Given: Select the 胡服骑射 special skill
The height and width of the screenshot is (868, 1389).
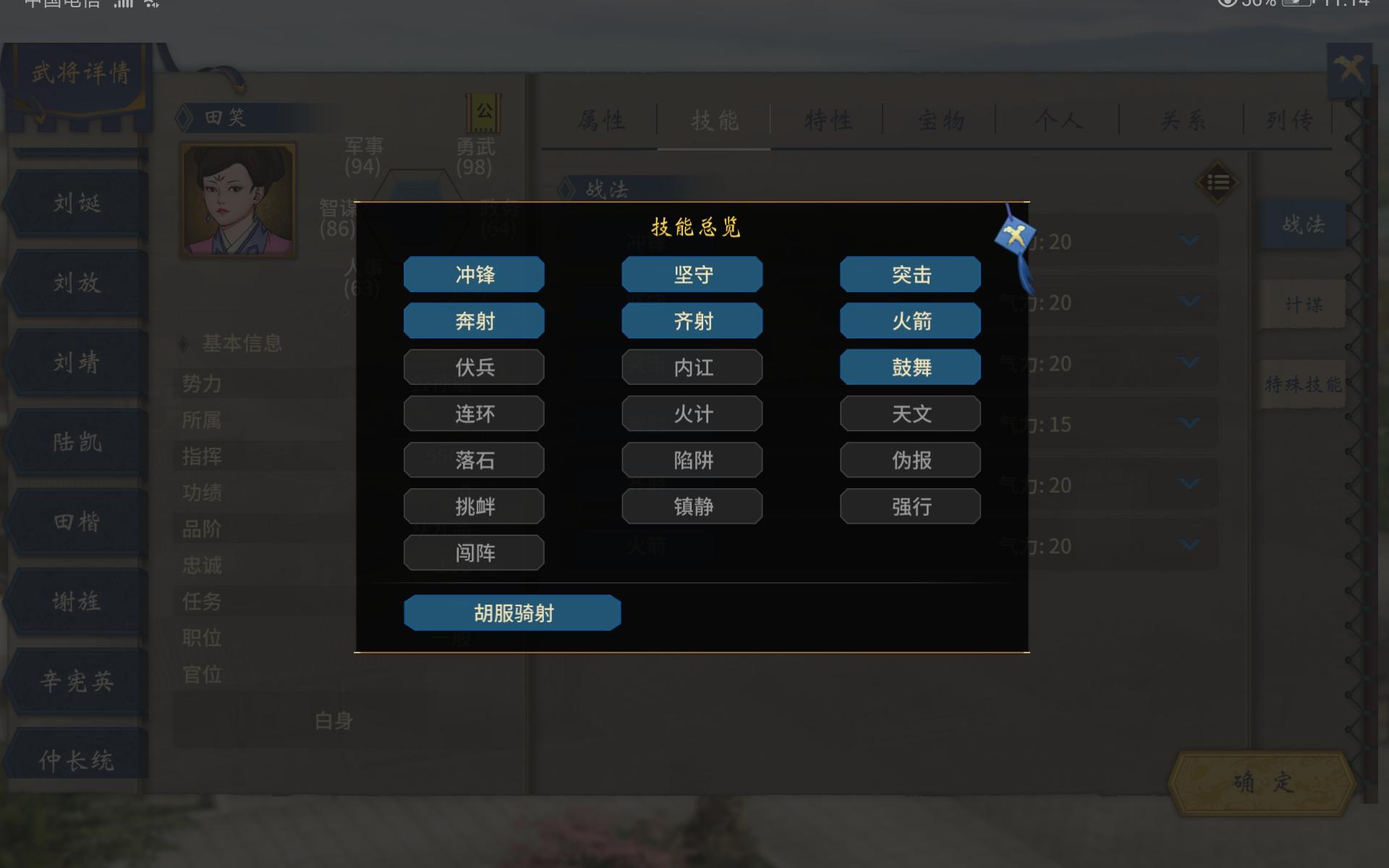Looking at the screenshot, I should (x=512, y=612).
